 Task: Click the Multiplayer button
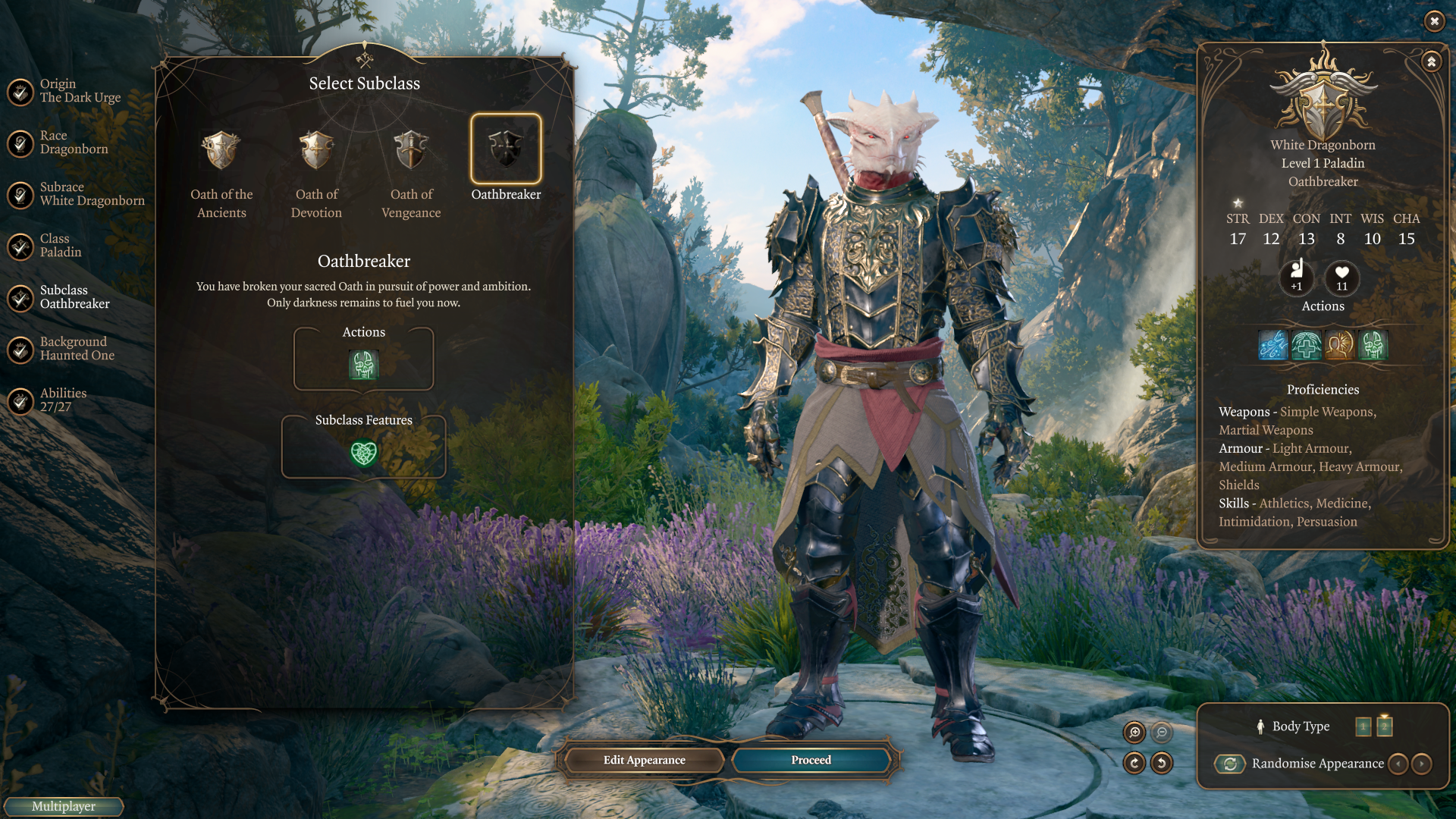63,806
